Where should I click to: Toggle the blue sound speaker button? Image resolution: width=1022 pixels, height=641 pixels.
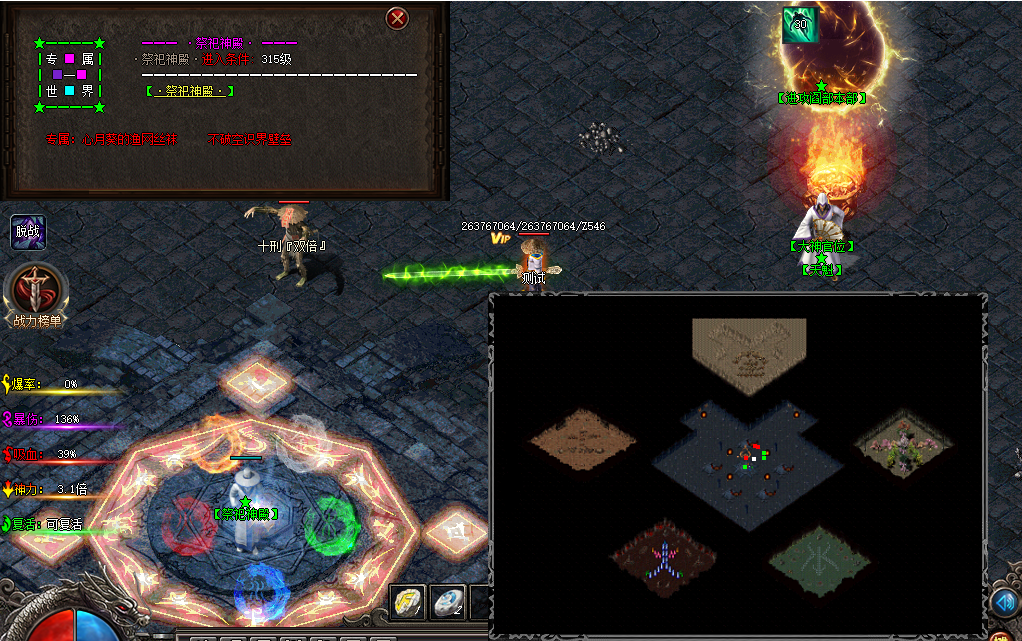click(1004, 602)
